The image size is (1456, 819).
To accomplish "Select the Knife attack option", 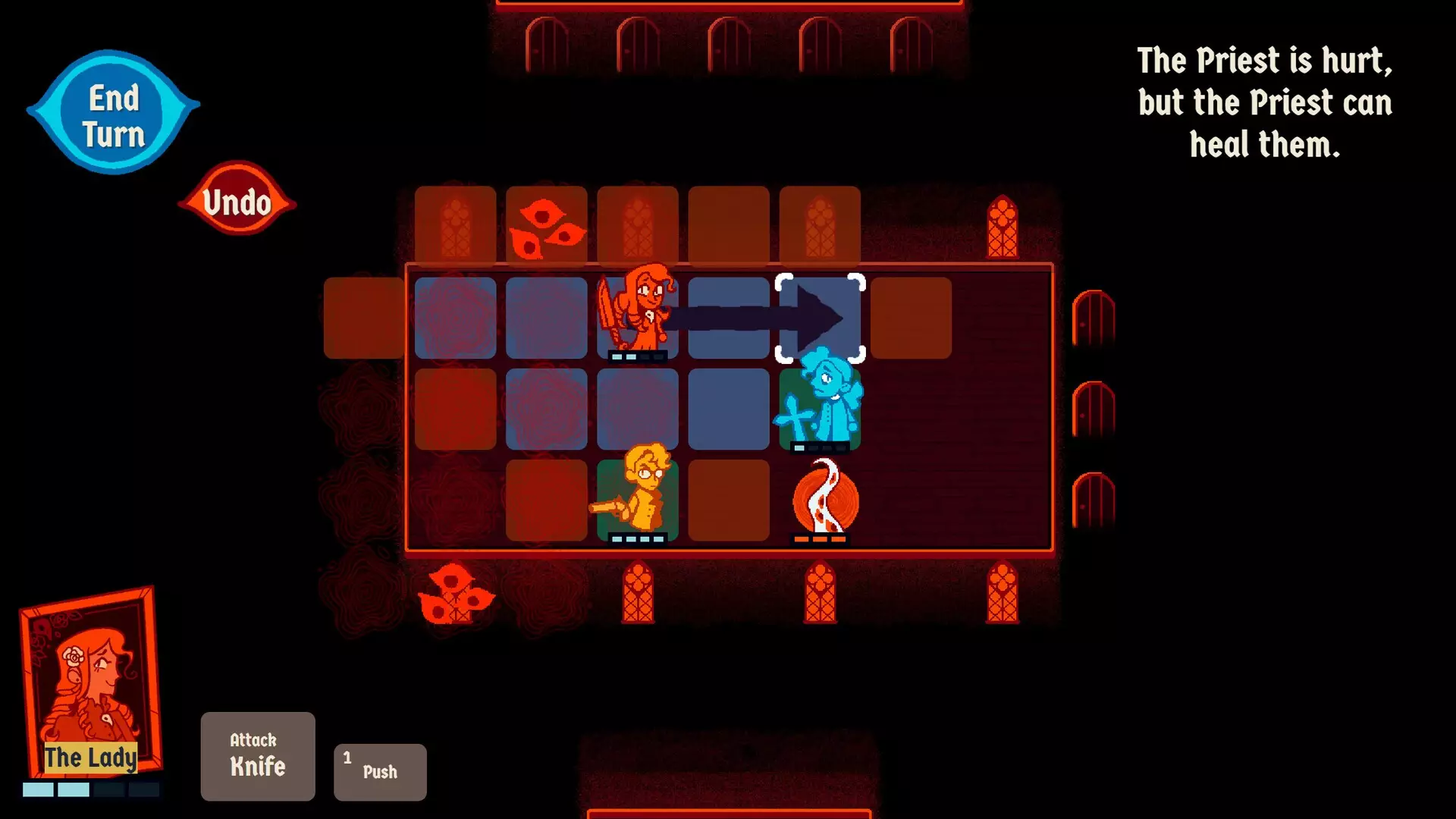I will (x=257, y=756).
